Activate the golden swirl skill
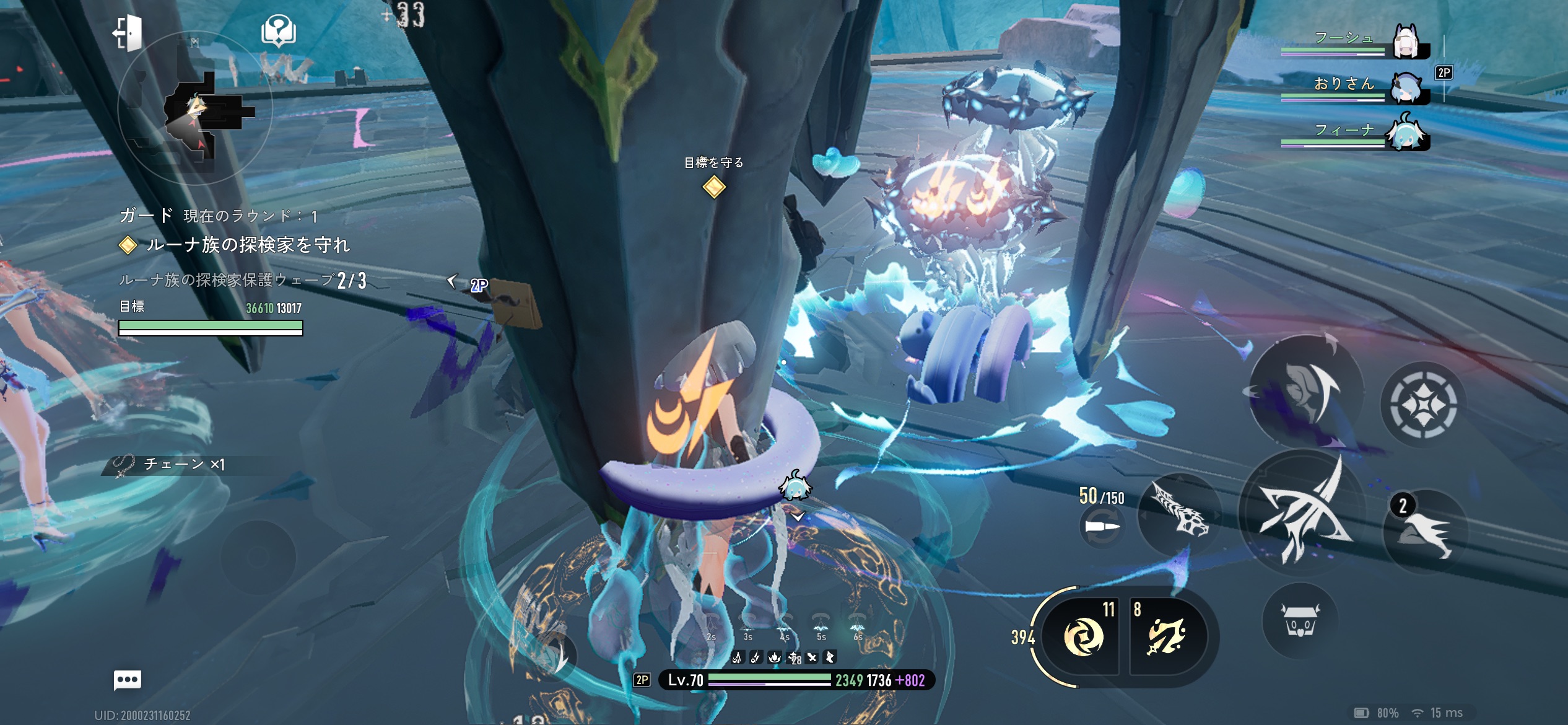 click(1084, 636)
